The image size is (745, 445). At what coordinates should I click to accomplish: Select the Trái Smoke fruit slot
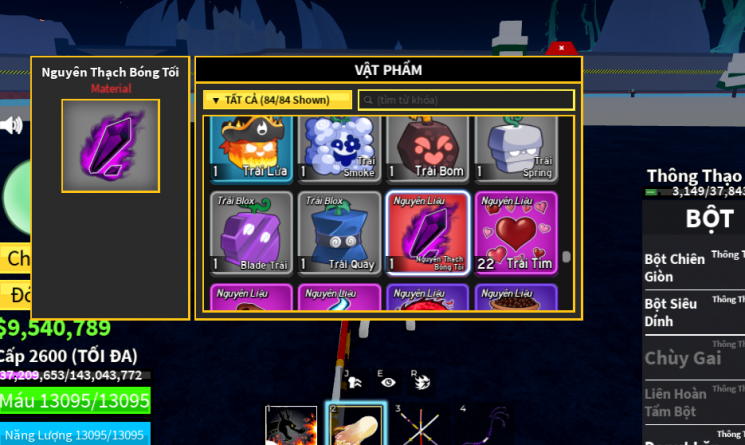tap(339, 148)
